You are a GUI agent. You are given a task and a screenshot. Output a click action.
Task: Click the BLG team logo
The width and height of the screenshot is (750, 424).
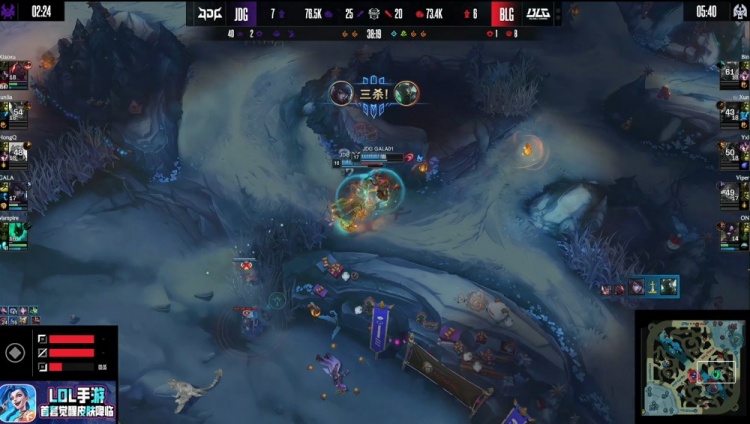538,14
